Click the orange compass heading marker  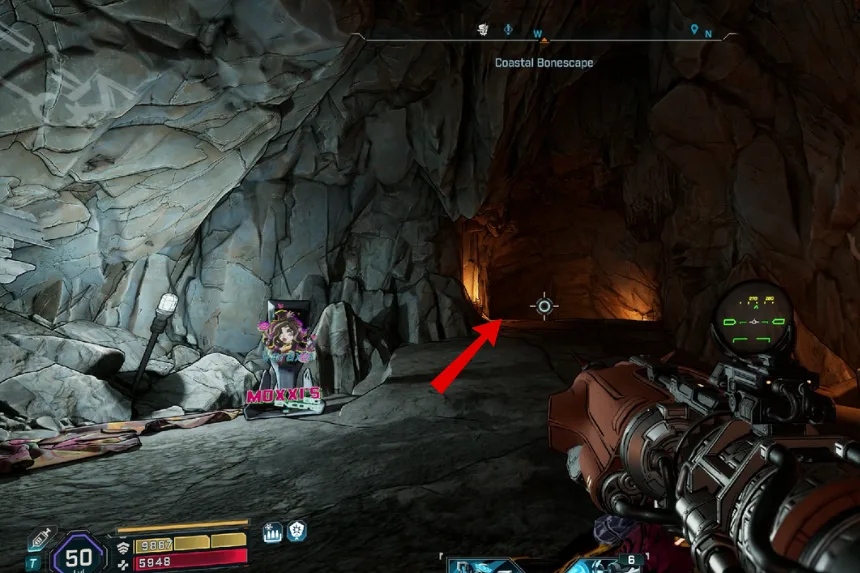point(545,42)
